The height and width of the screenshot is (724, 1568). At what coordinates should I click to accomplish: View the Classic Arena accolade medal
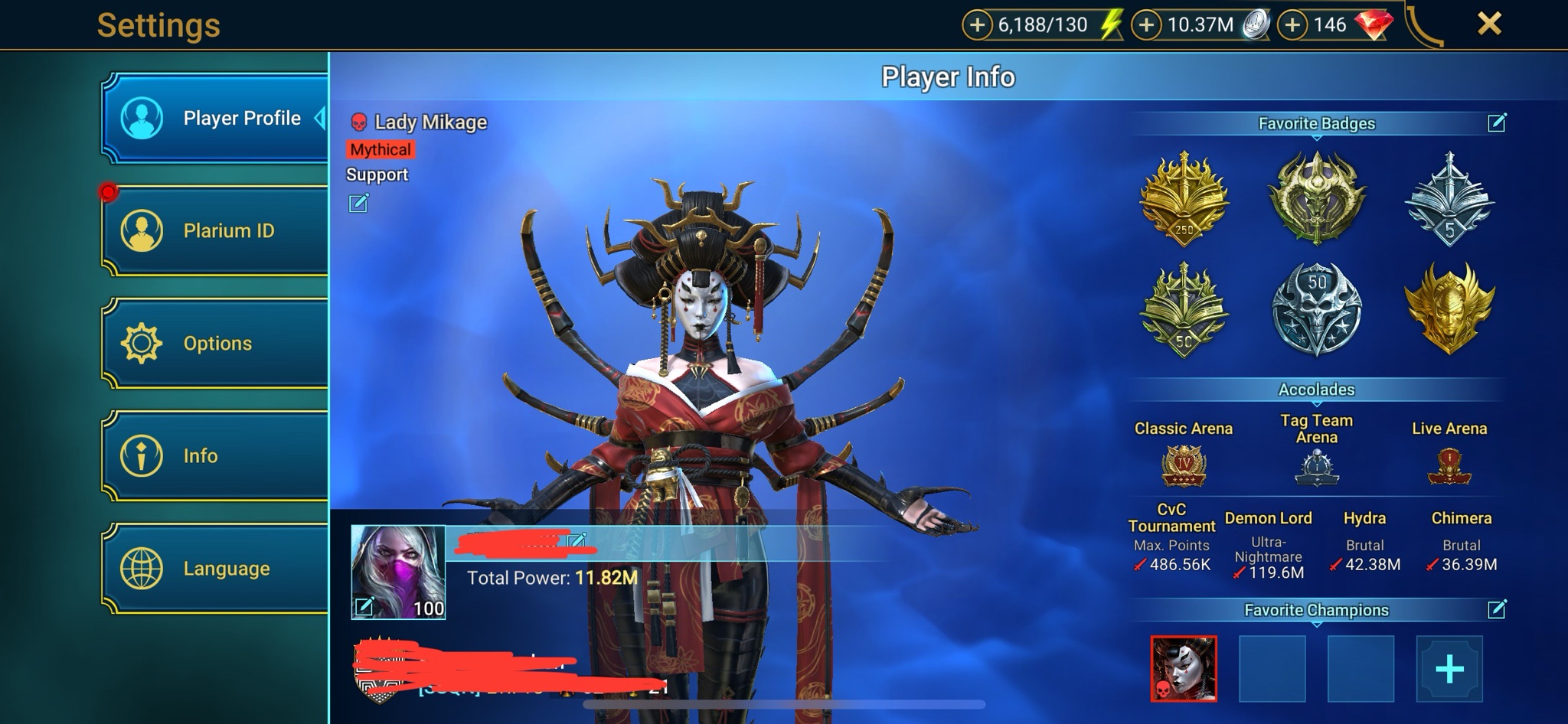pos(1184,466)
